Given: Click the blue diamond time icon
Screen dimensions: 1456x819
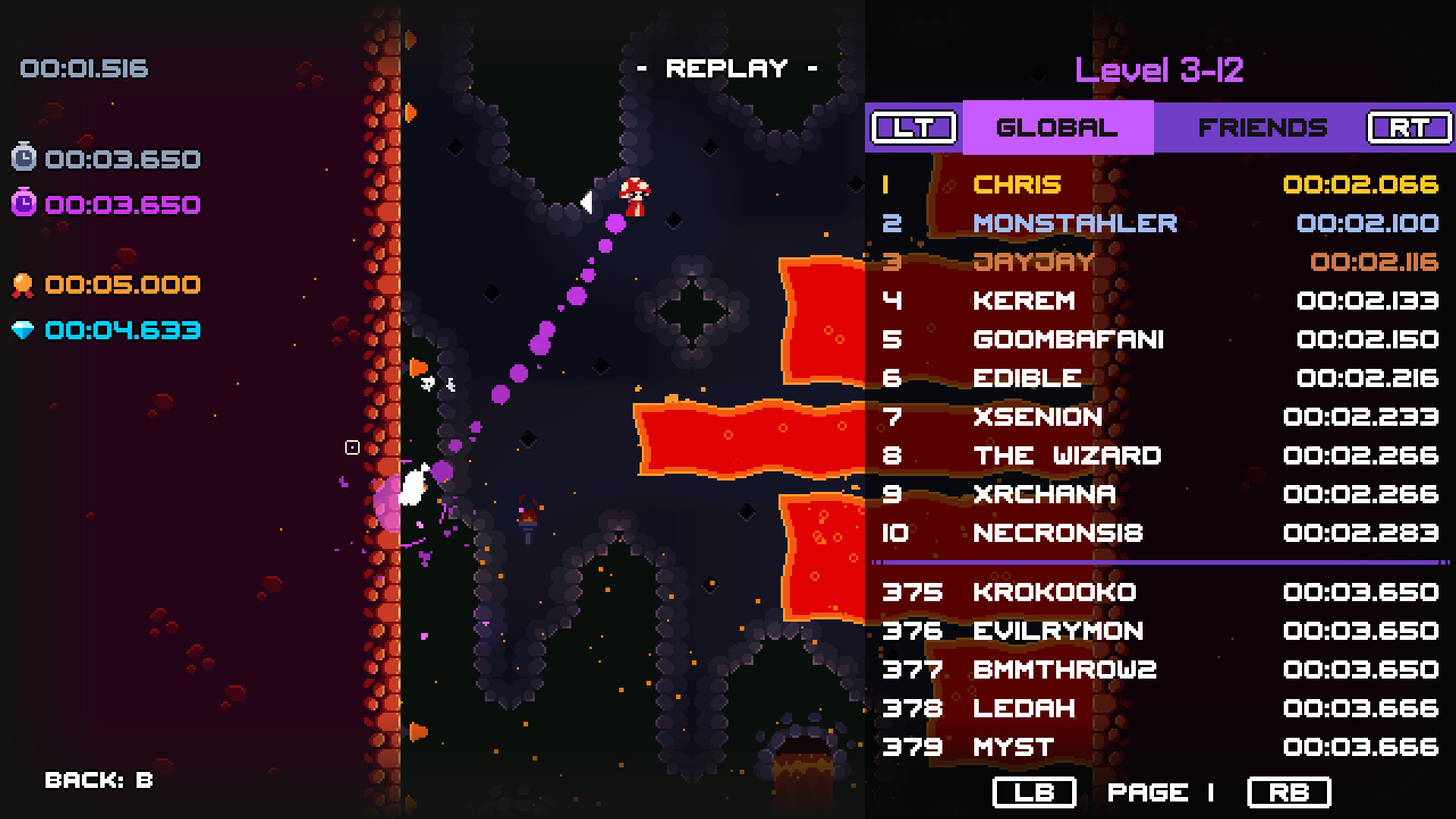Looking at the screenshot, I should pos(23,329).
